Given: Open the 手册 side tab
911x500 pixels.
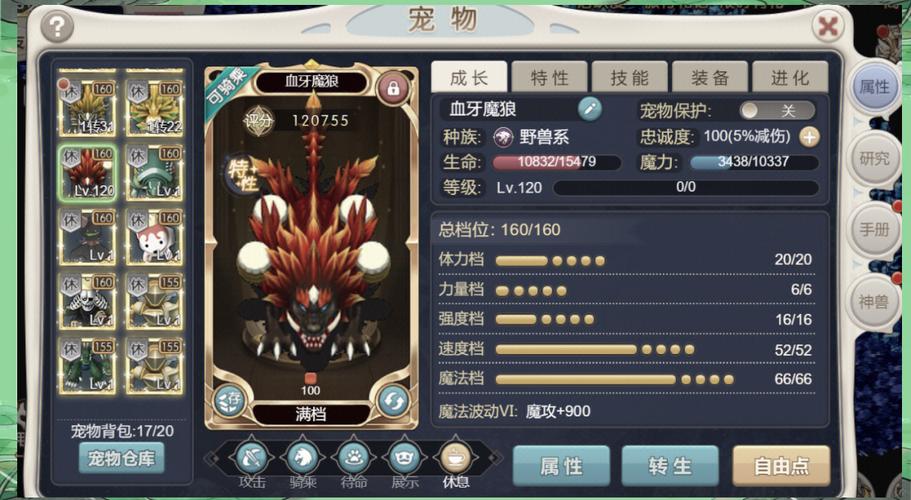Looking at the screenshot, I should pyautogui.click(x=873, y=229).
